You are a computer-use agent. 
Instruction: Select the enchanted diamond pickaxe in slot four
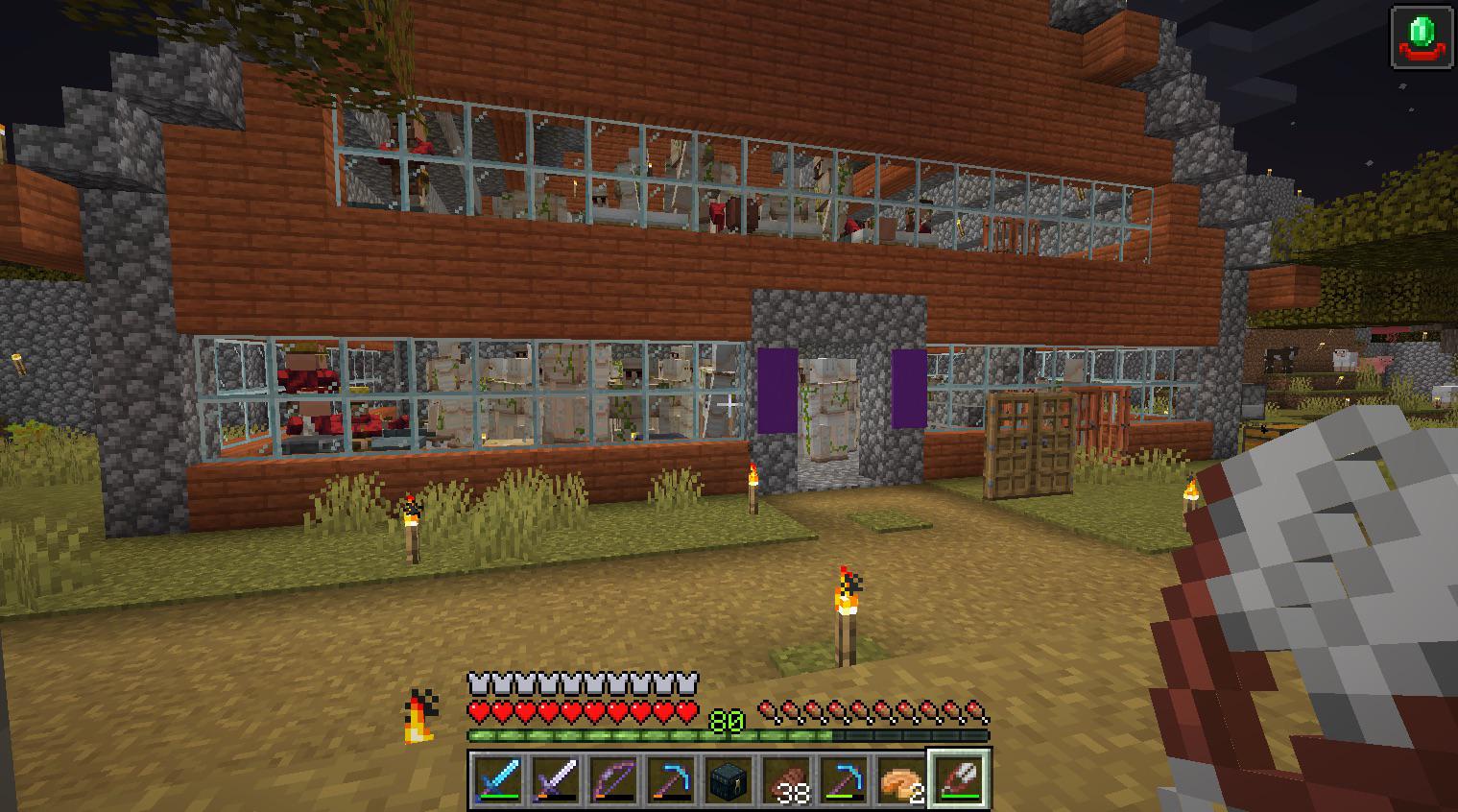671,782
